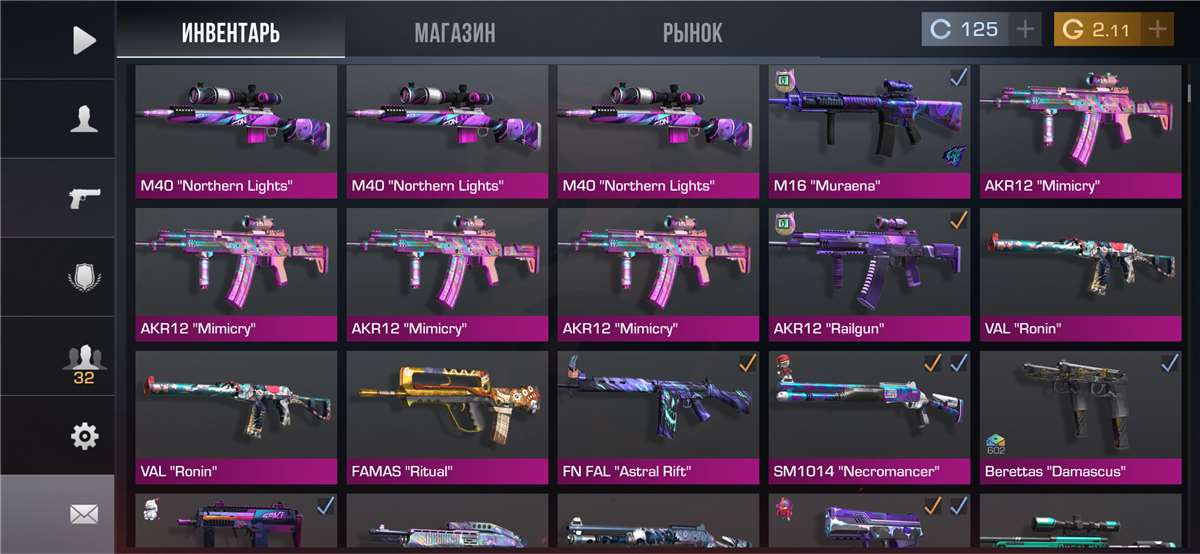This screenshot has height=554, width=1200.
Task: Switch to the Рынок tab
Action: tap(692, 32)
